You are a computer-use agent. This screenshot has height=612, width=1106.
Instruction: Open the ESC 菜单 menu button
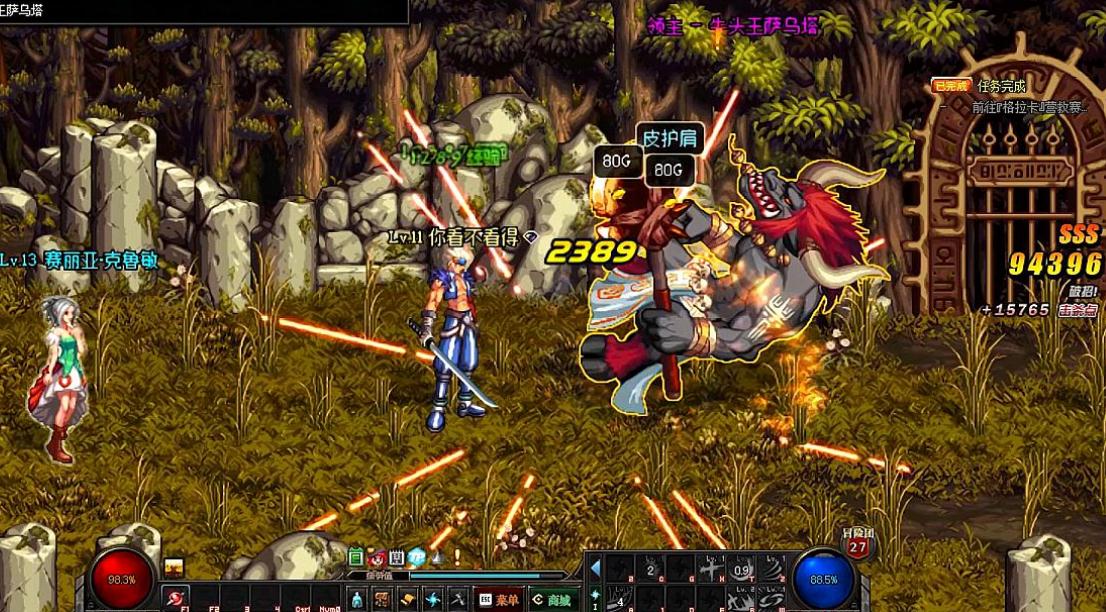pyautogui.click(x=498, y=599)
